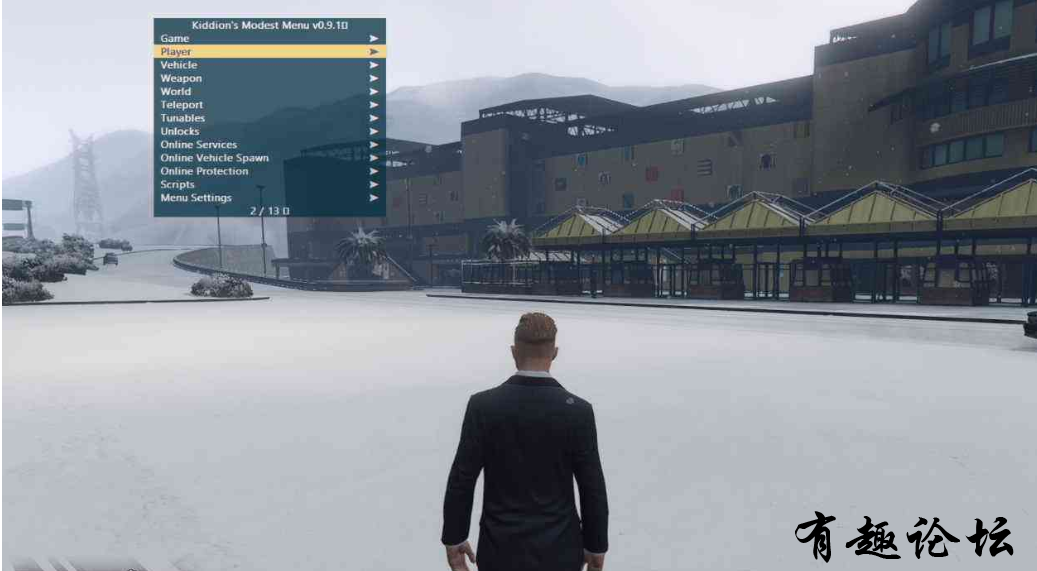Open Menu Settings

coord(196,198)
